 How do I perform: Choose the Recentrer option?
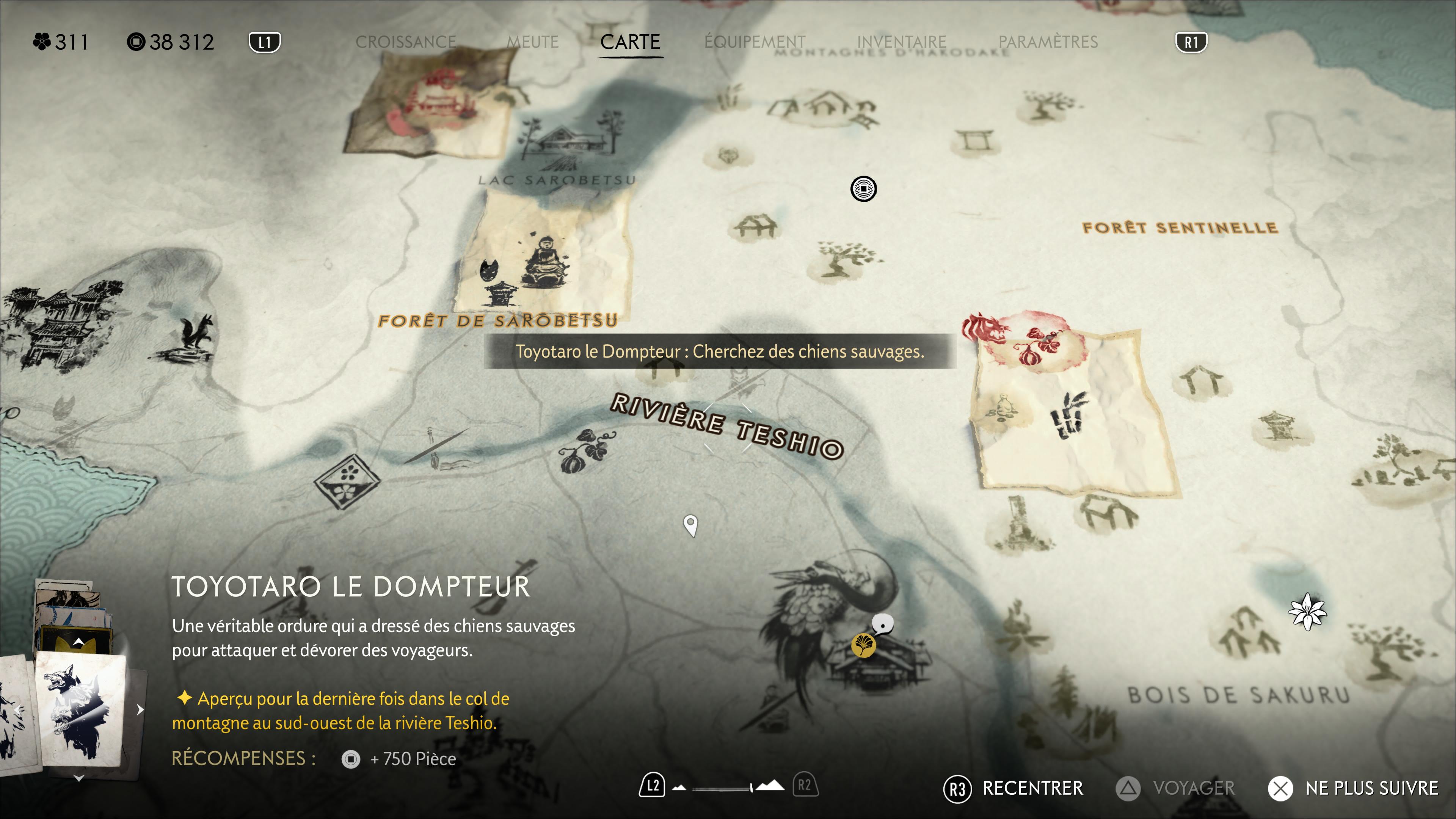coord(1014,788)
